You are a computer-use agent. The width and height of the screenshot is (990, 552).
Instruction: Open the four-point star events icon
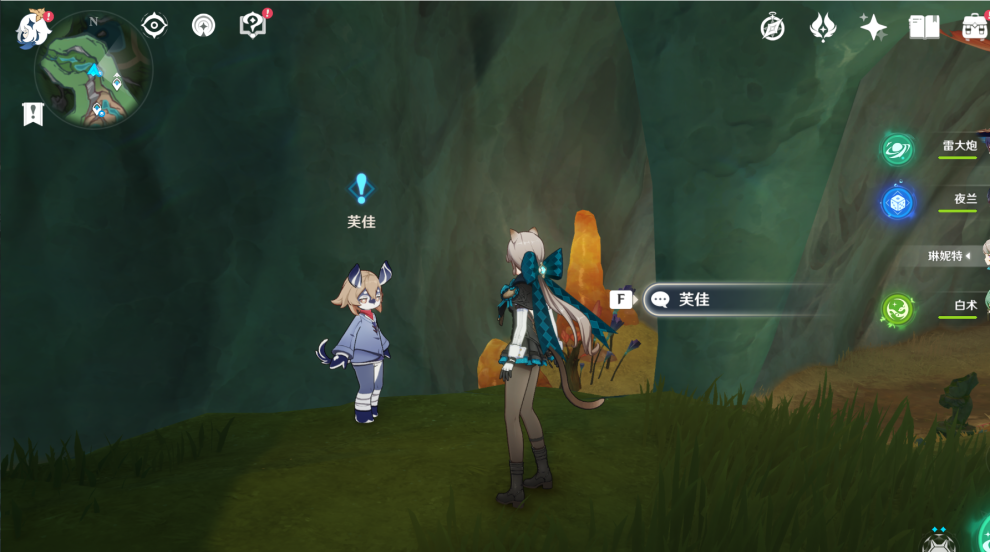pos(873,27)
